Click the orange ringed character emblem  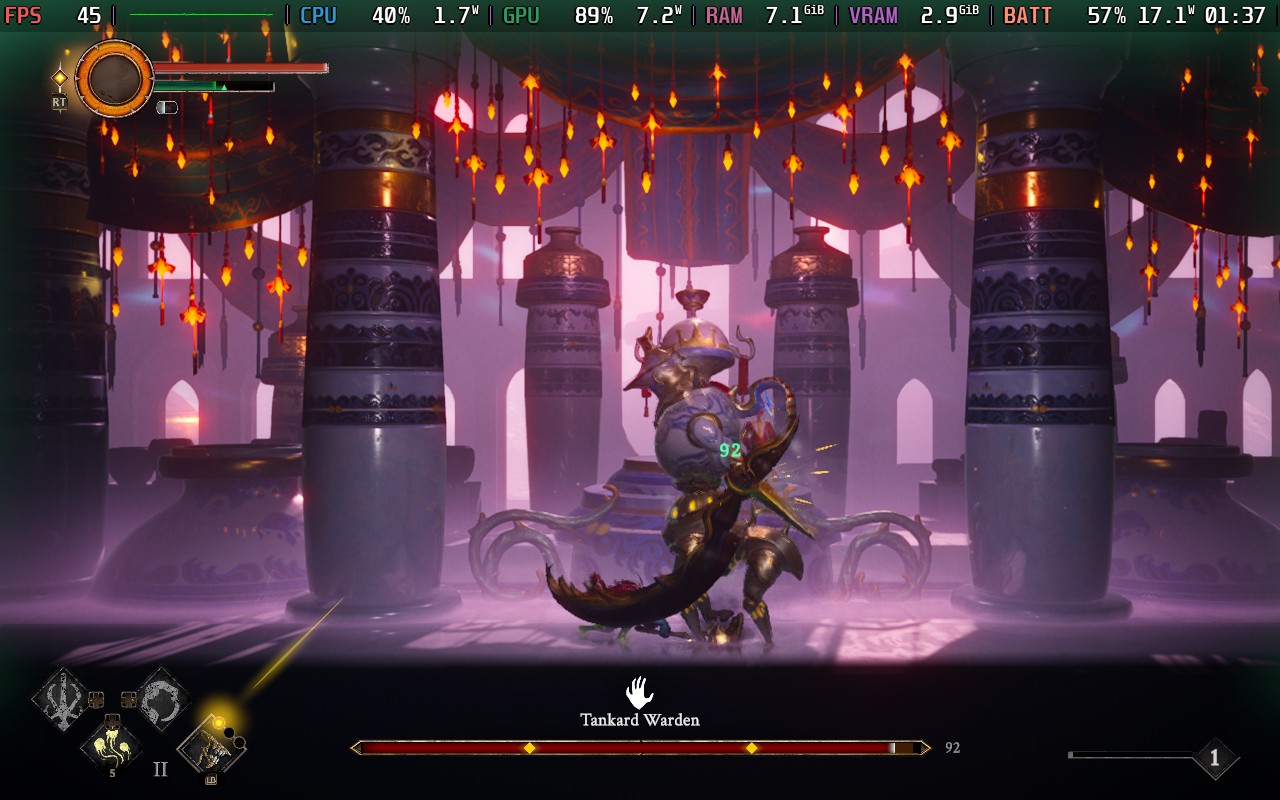(x=115, y=78)
